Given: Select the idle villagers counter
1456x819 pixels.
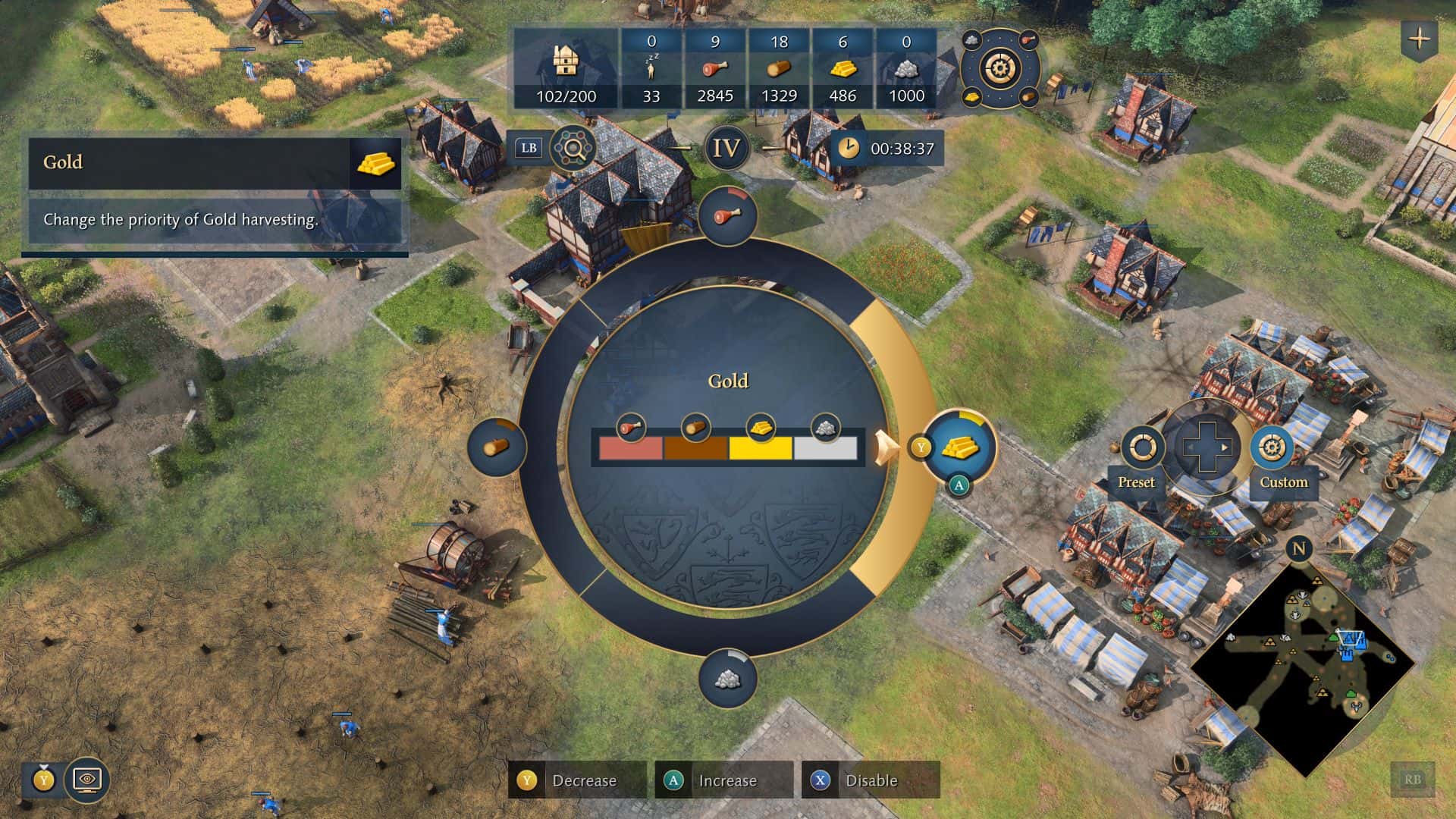Looking at the screenshot, I should pos(651,70).
